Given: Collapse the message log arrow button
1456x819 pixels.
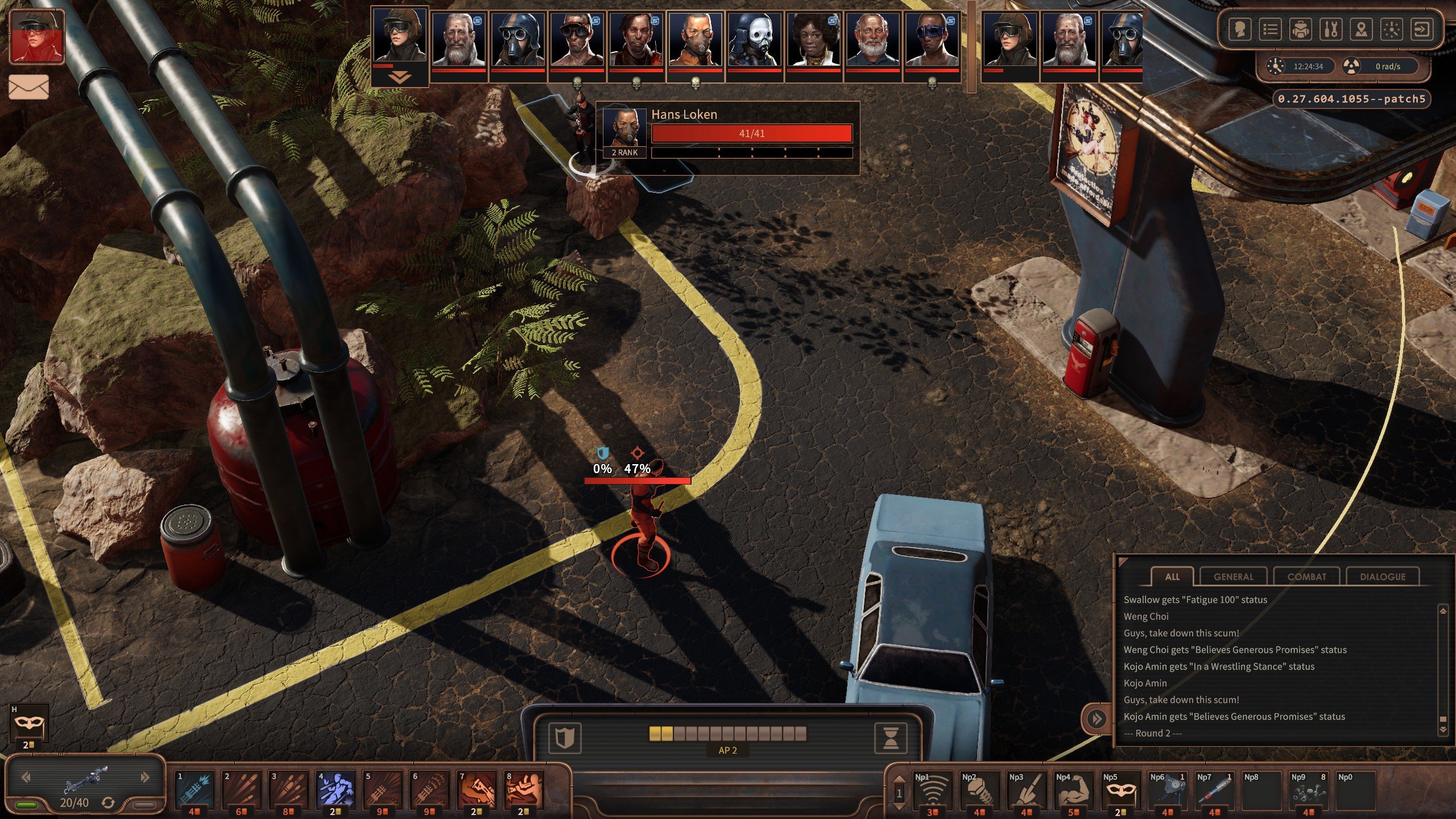Looking at the screenshot, I should click(x=1097, y=719).
